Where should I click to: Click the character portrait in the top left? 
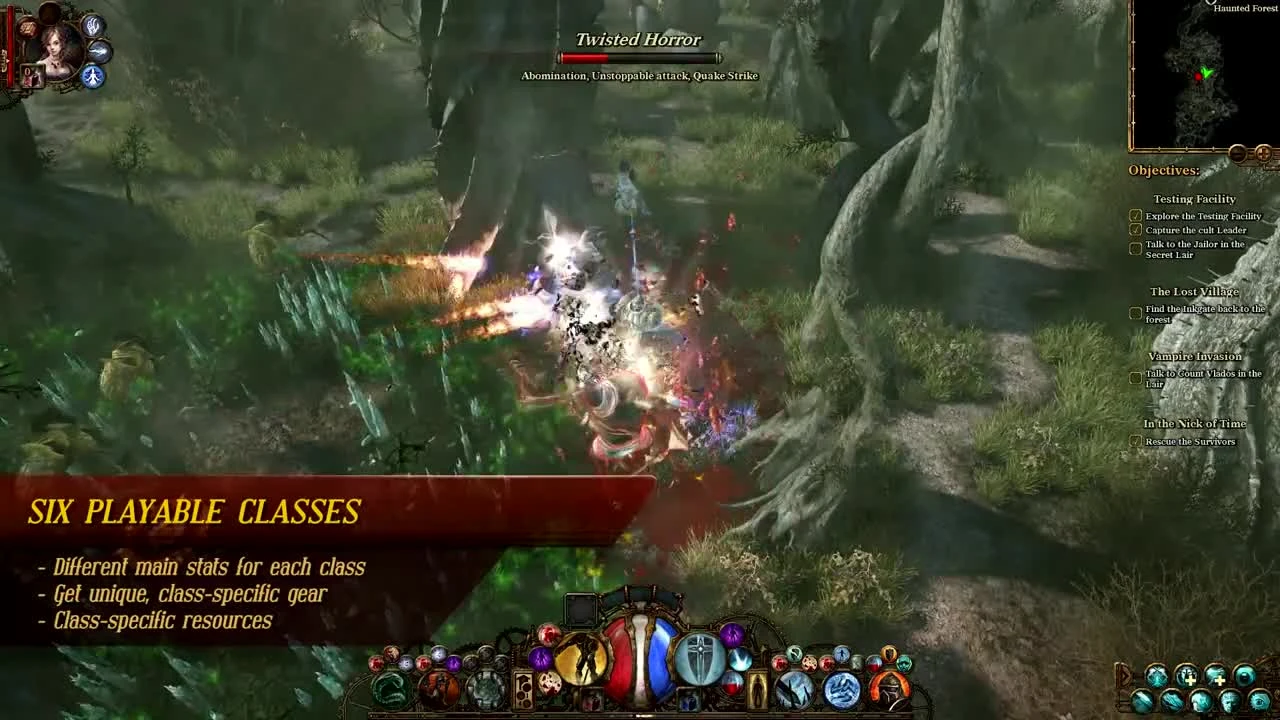(x=57, y=54)
